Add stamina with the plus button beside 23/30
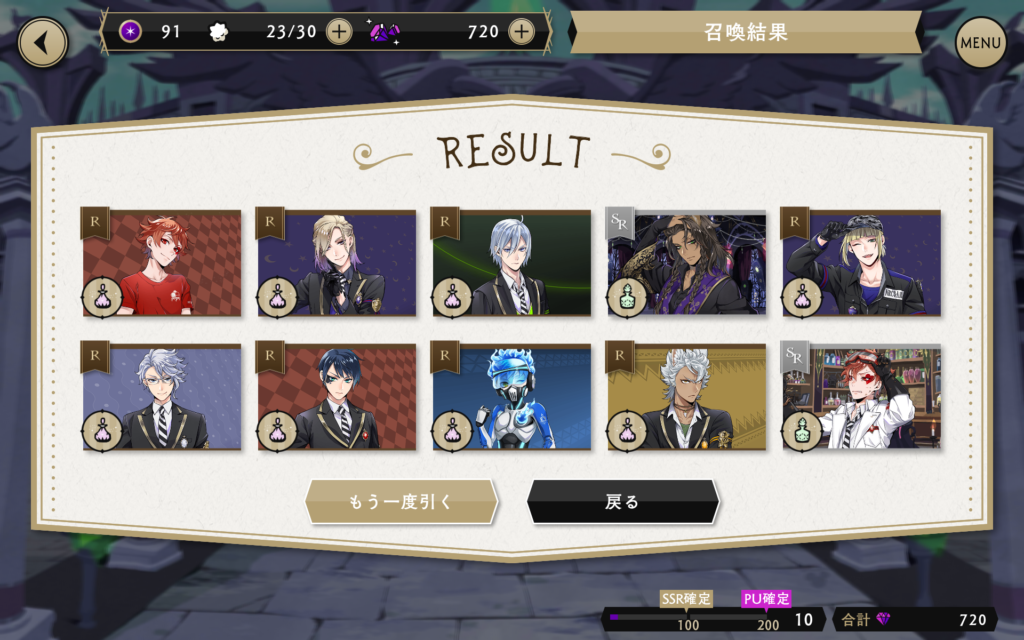1024x640 pixels. point(339,32)
